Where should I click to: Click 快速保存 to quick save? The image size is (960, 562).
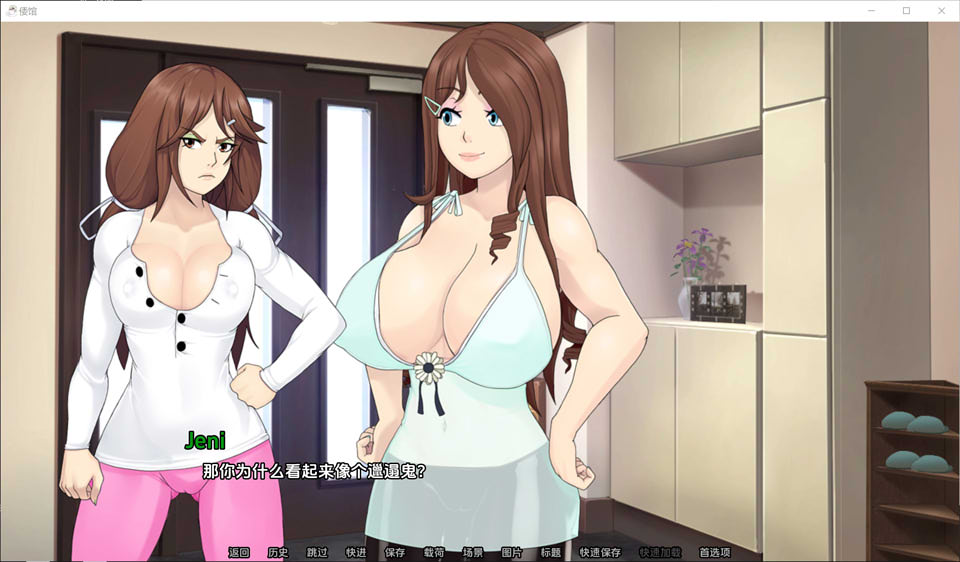(x=600, y=552)
